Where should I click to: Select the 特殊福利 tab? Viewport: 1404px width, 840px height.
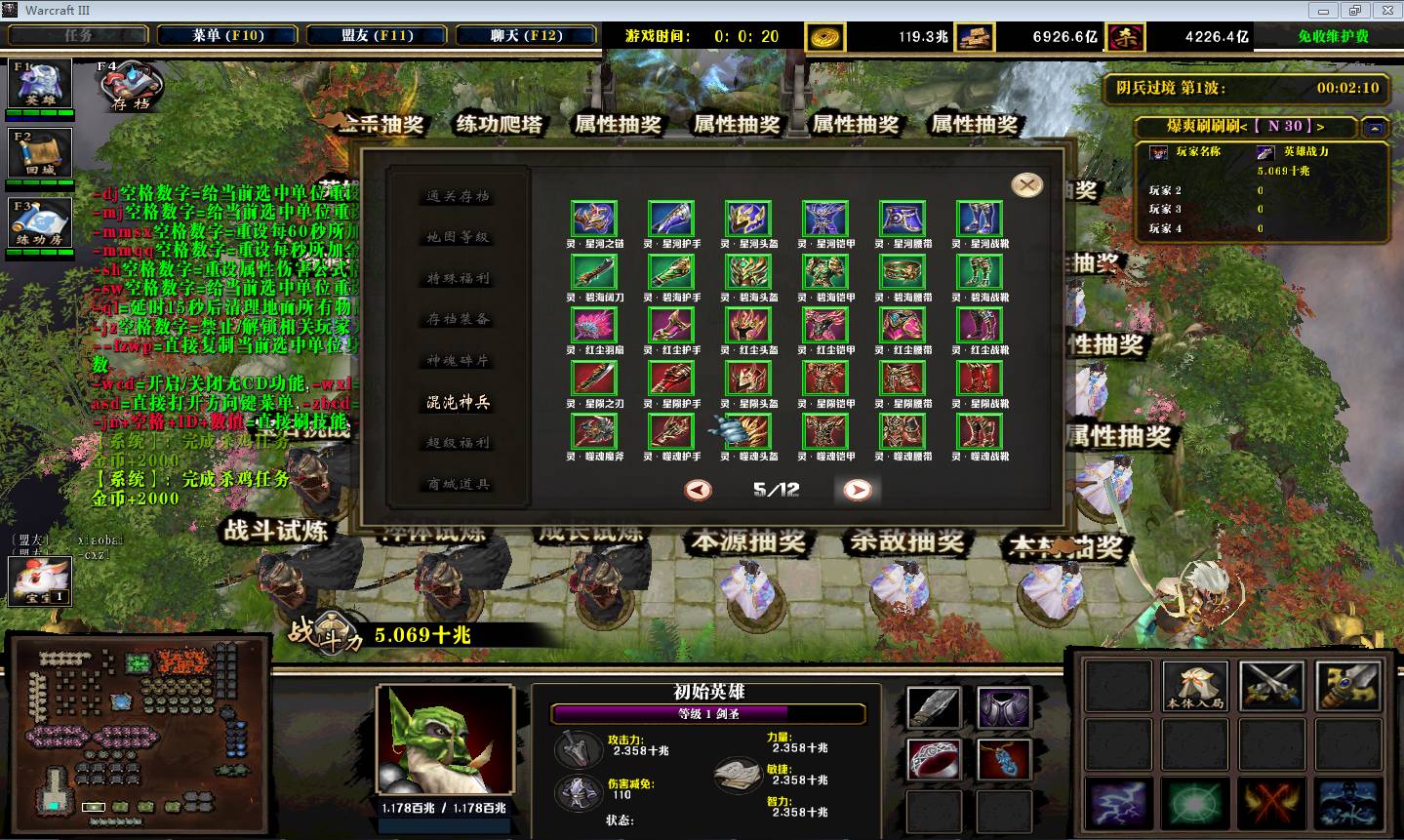coord(458,278)
